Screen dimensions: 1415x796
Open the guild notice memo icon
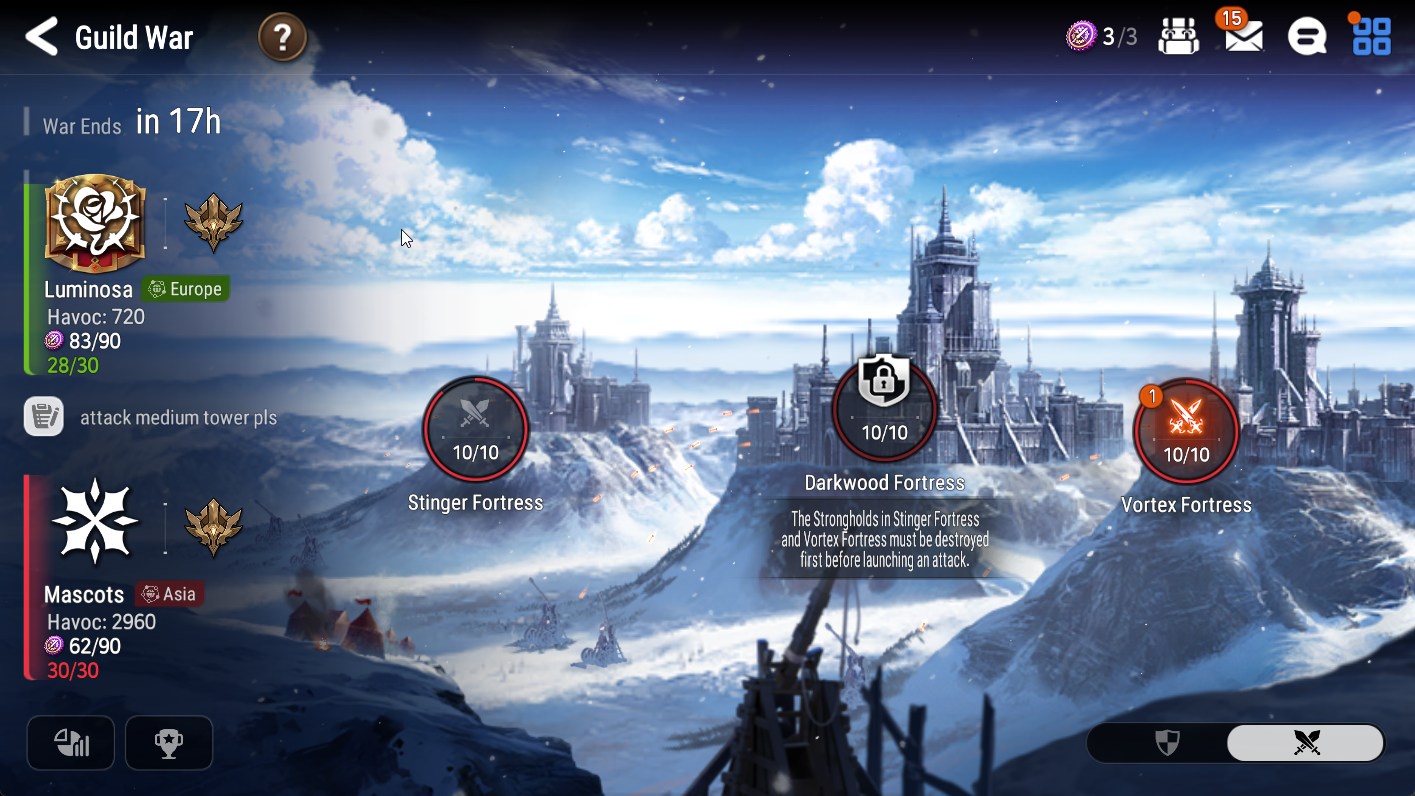(44, 417)
